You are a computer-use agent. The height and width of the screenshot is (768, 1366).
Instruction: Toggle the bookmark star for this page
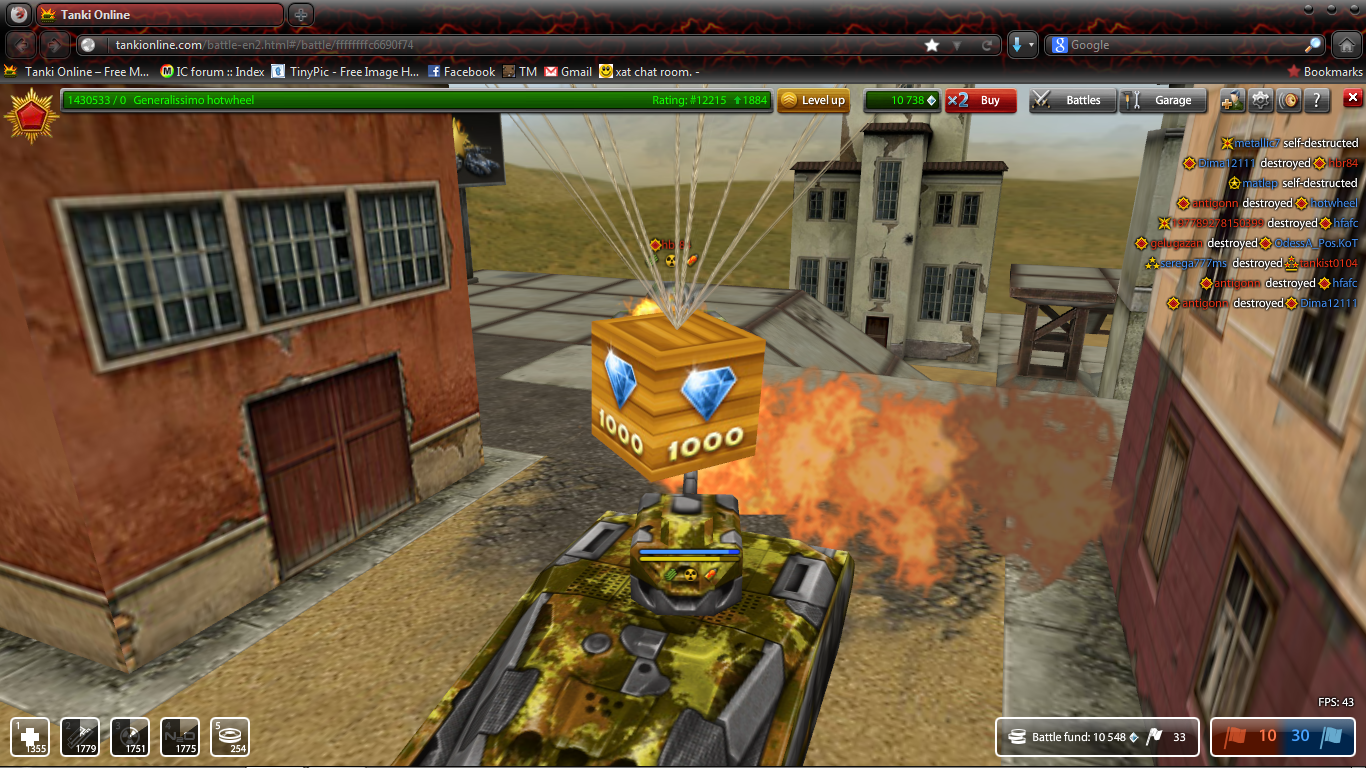[x=932, y=44]
